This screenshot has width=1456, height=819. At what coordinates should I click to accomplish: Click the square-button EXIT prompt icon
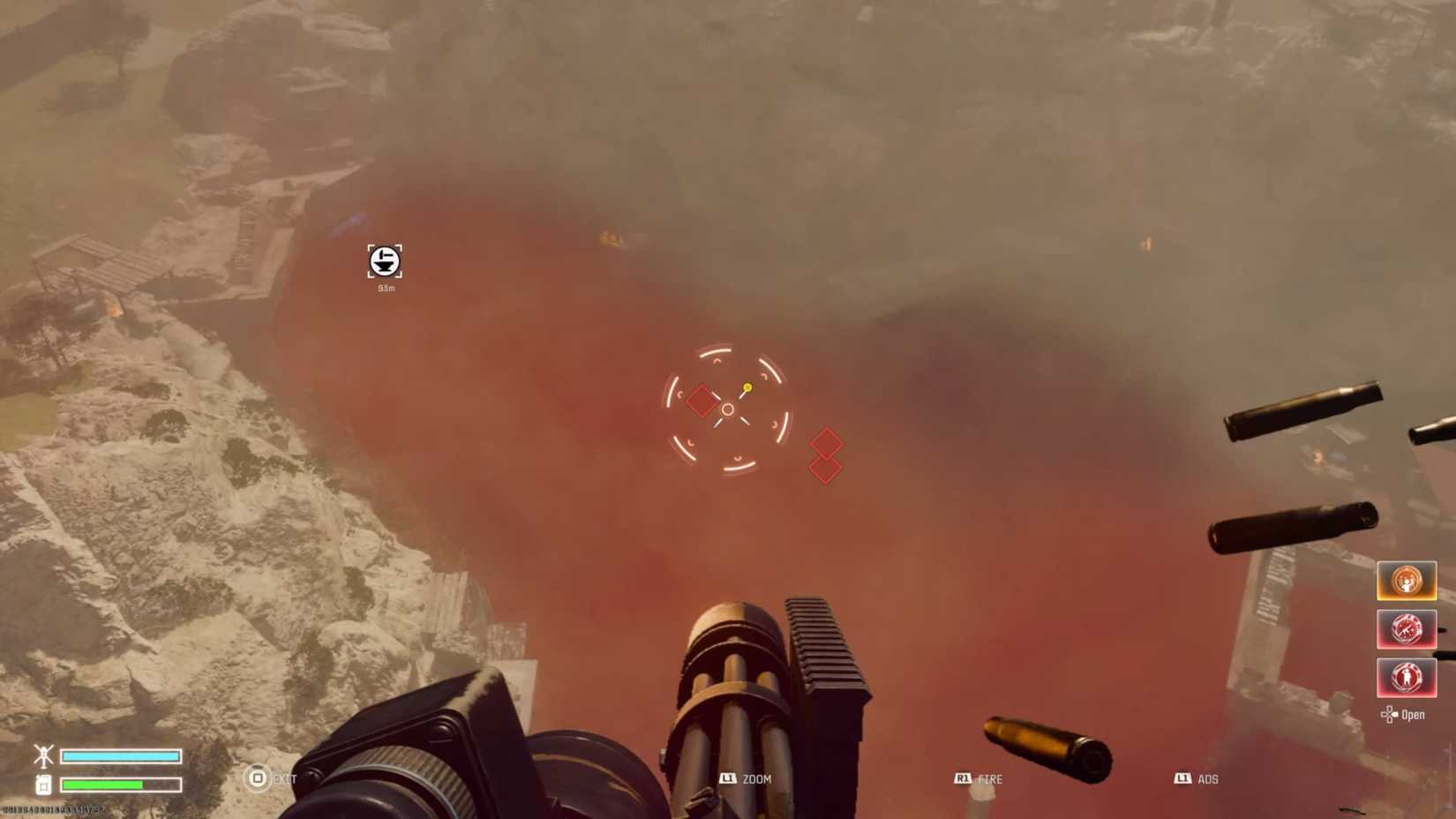point(257,779)
